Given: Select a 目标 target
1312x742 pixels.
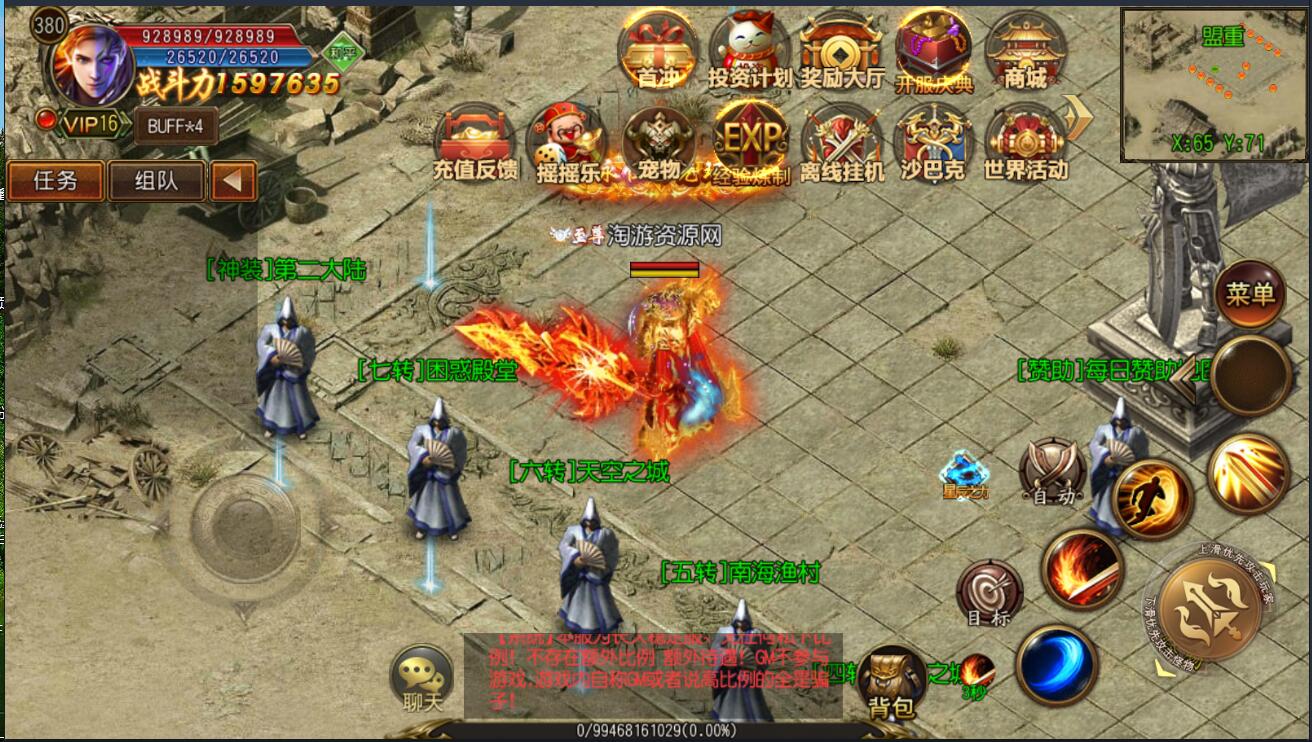Looking at the screenshot, I should (x=989, y=592).
